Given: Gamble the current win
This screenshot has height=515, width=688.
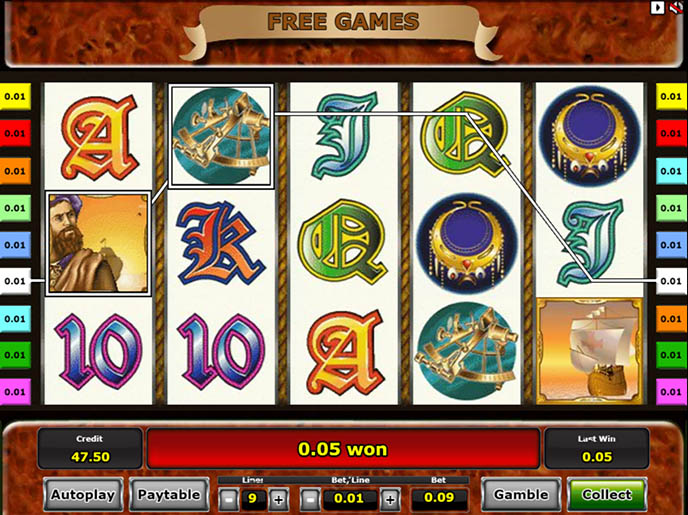Looking at the screenshot, I should (x=520, y=494).
